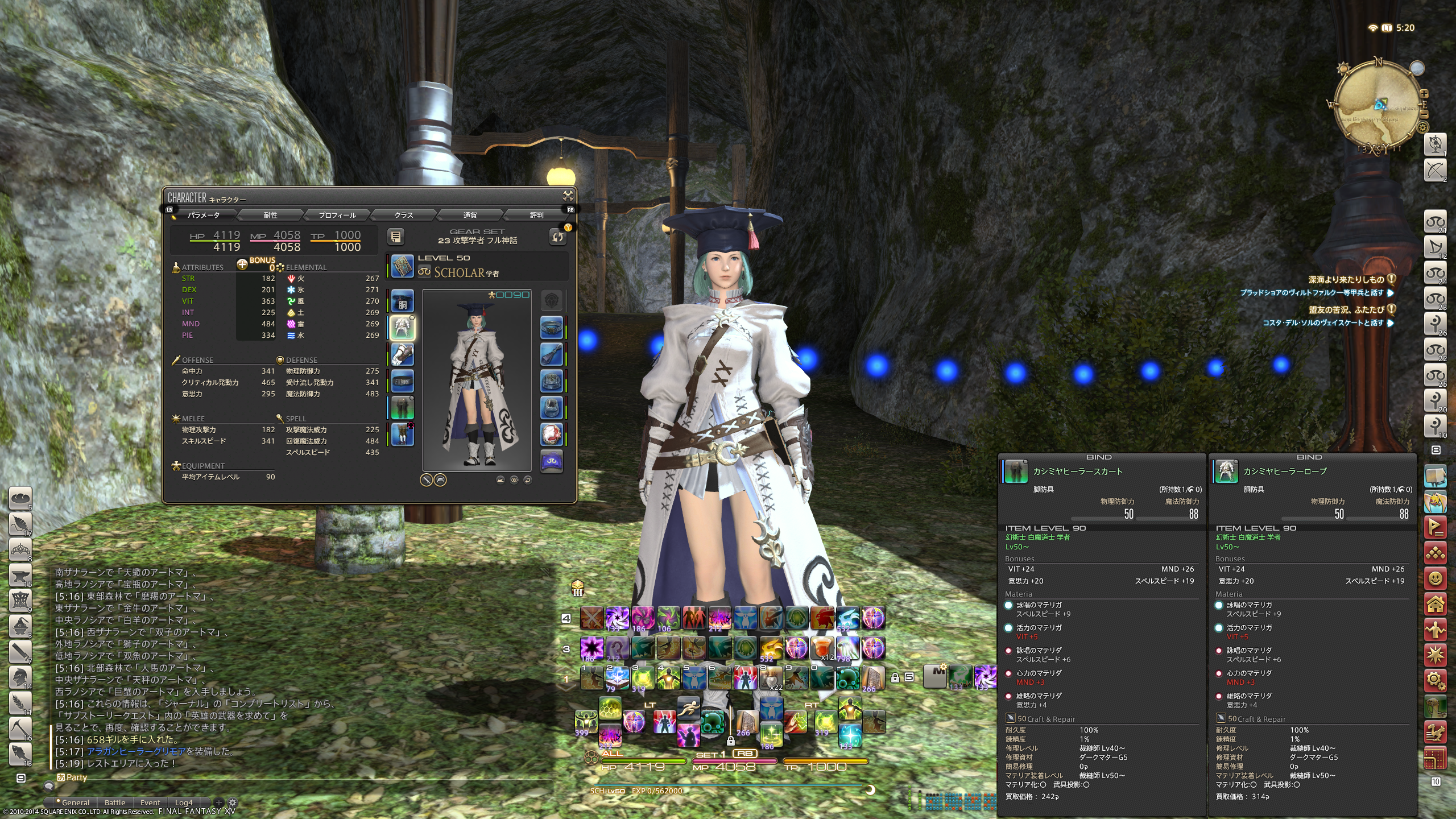Zoom out on the minimap
1456x819 pixels.
tap(1424, 114)
